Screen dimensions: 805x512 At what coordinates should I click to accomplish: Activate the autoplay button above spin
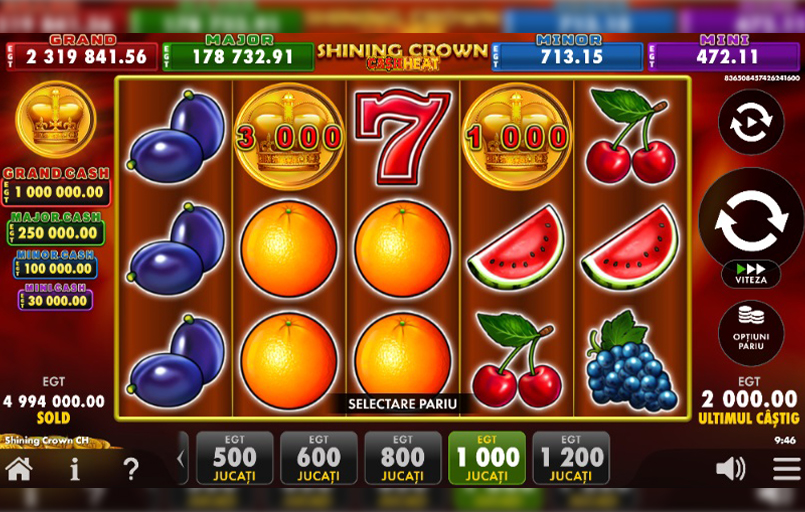point(750,122)
